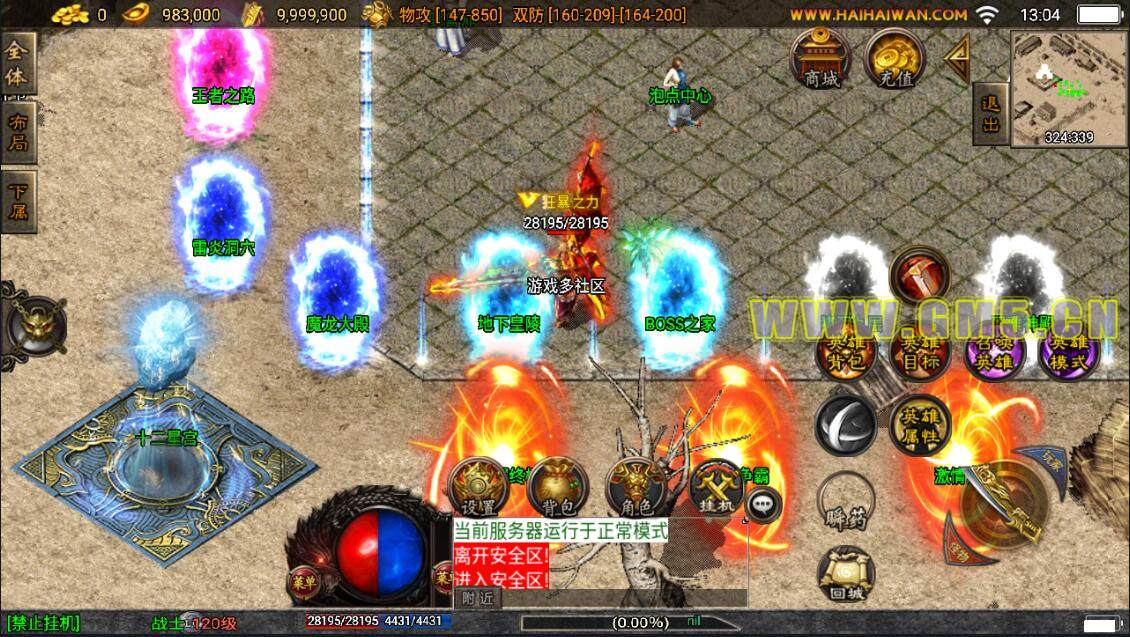Click the gold arrow collapse button
1130x637 pixels.
click(x=957, y=59)
